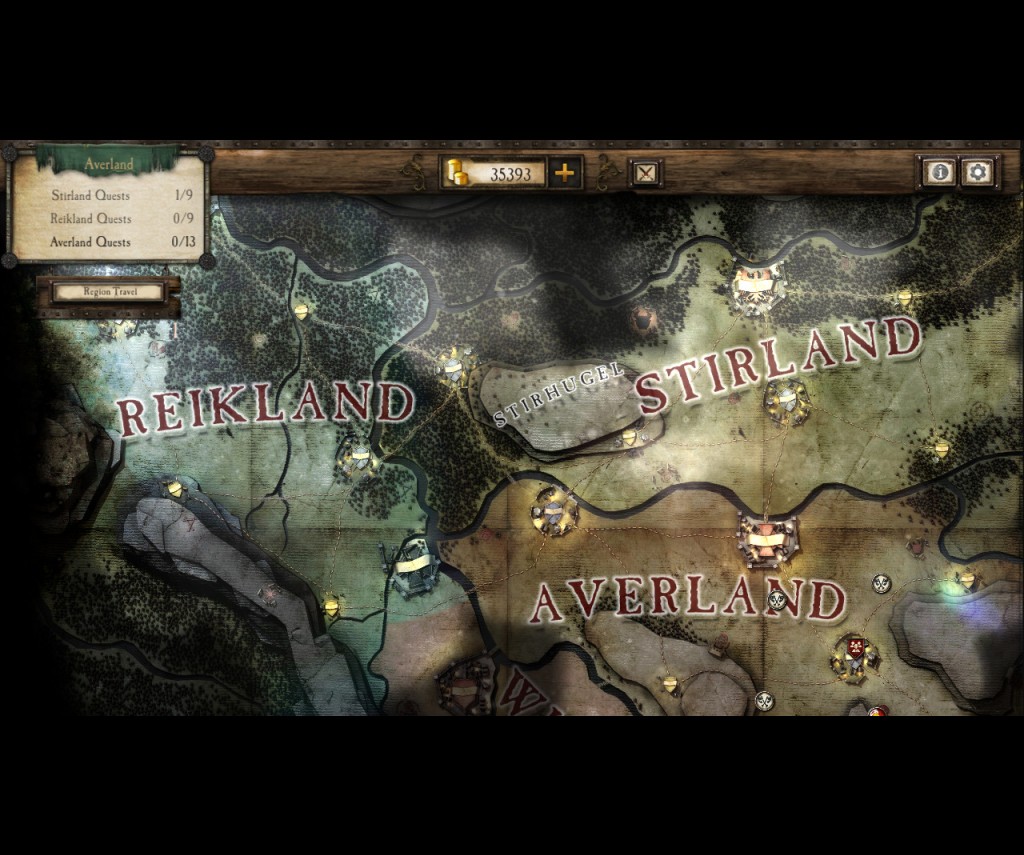Viewport: 1024px width, 855px height.
Task: Buy more gold with the plus button
Action: coord(565,173)
